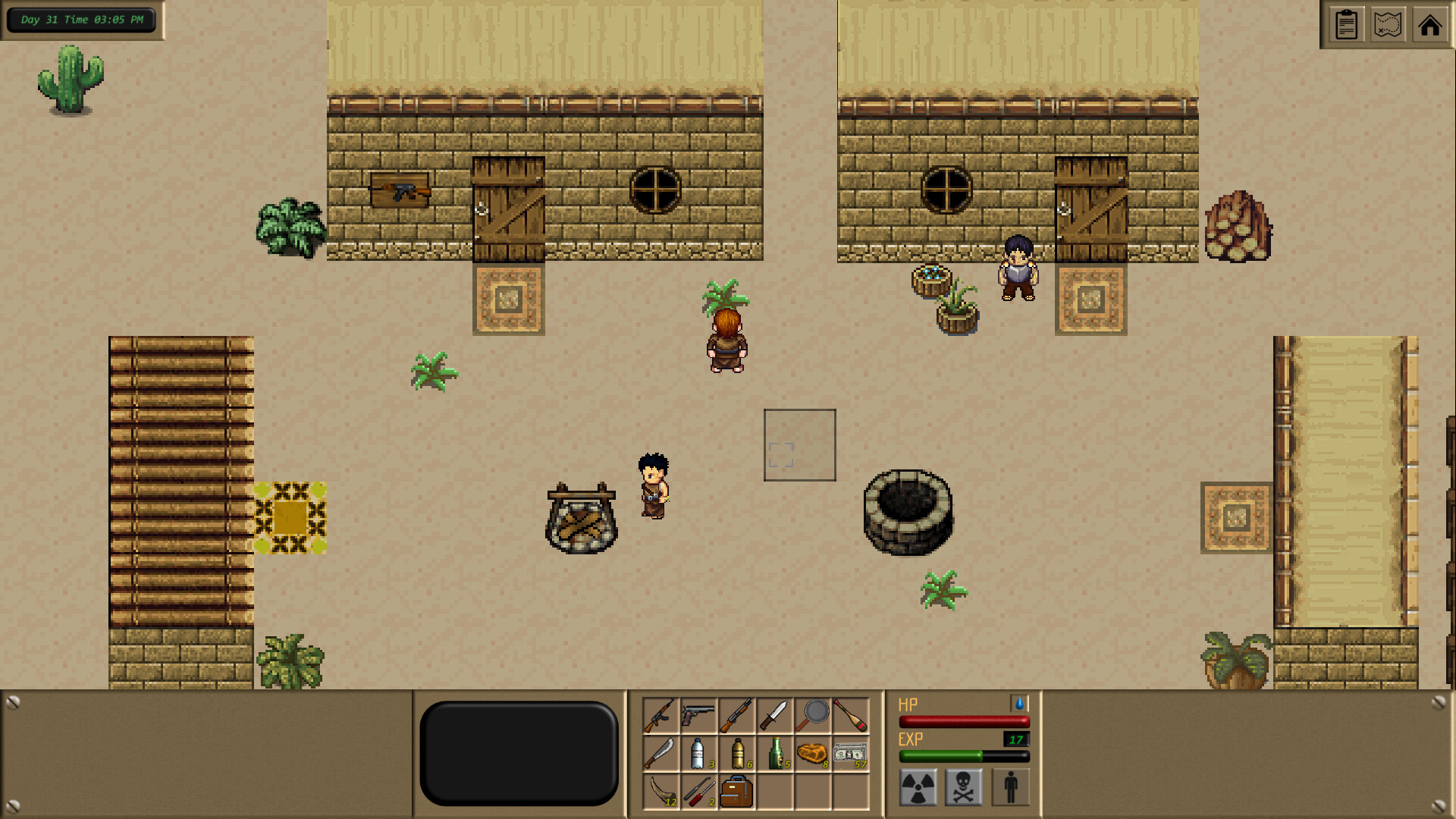Open the quest log clipboard icon

click(x=1346, y=25)
